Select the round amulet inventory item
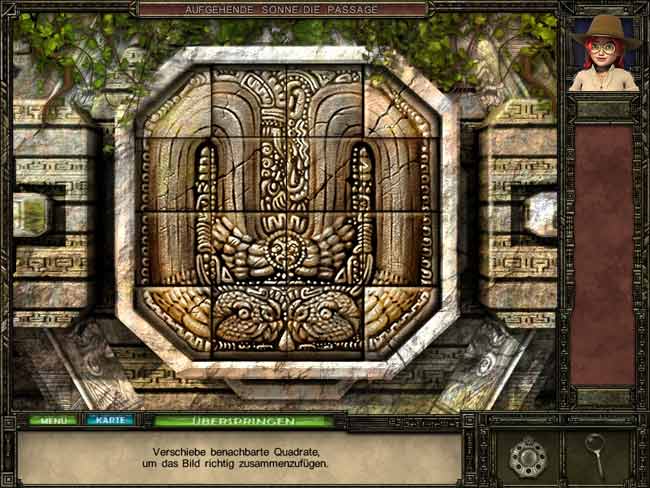 click(526, 455)
